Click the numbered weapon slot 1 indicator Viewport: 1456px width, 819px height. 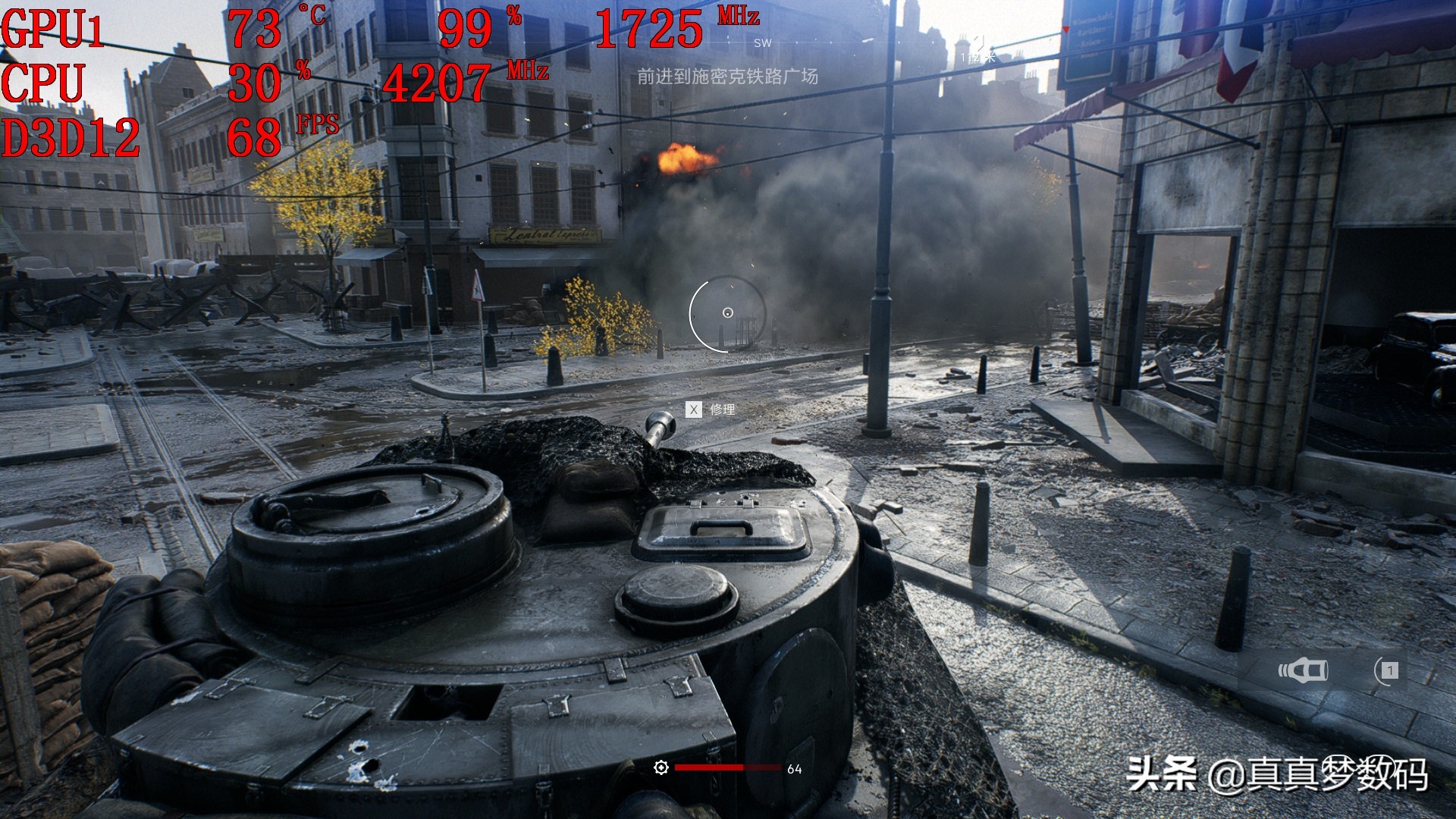point(1389,670)
